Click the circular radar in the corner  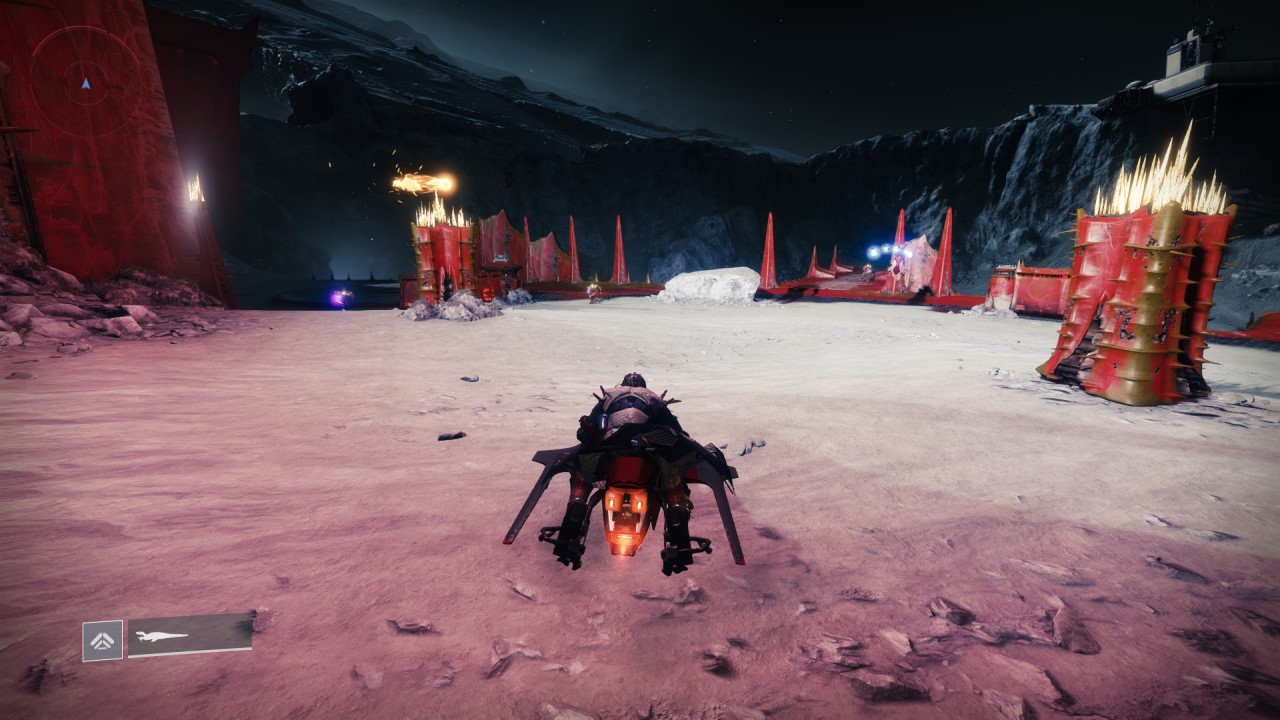[x=85, y=82]
